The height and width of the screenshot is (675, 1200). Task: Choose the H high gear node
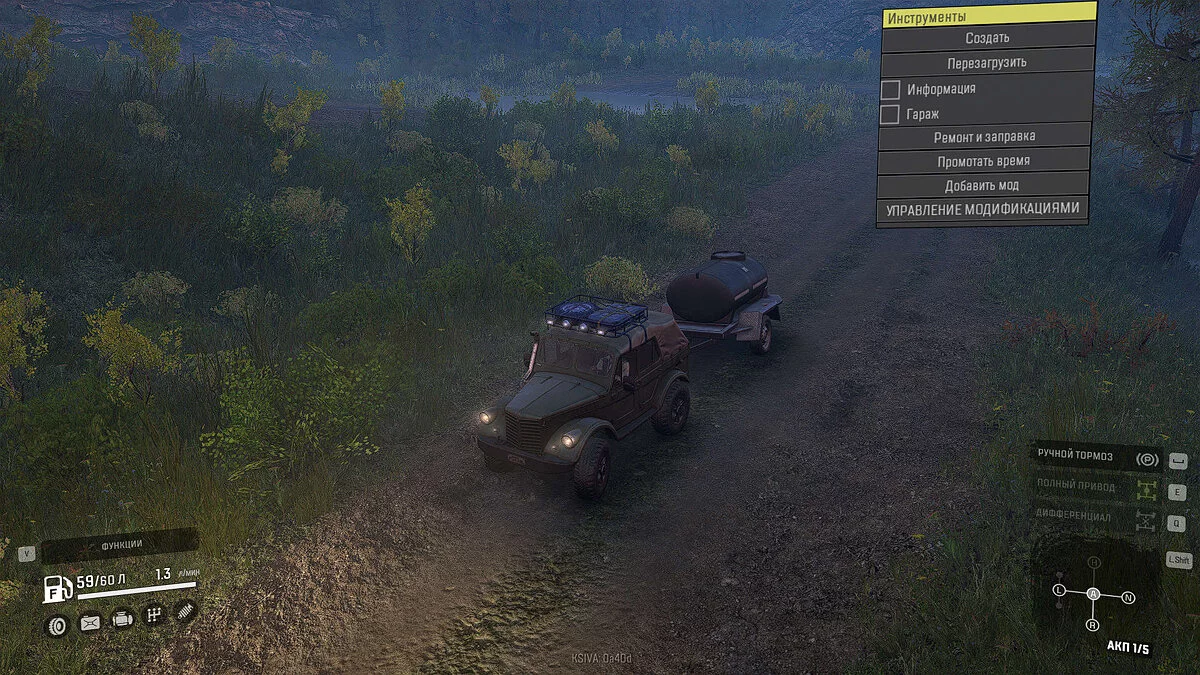point(1094,563)
